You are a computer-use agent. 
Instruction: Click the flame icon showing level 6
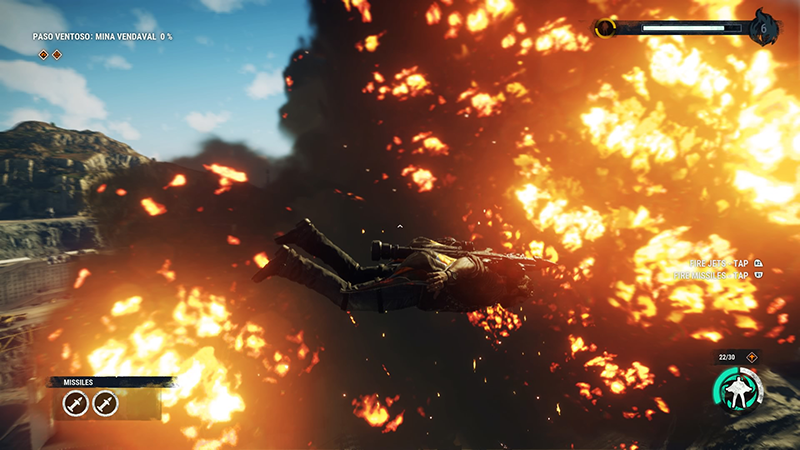[x=765, y=27]
